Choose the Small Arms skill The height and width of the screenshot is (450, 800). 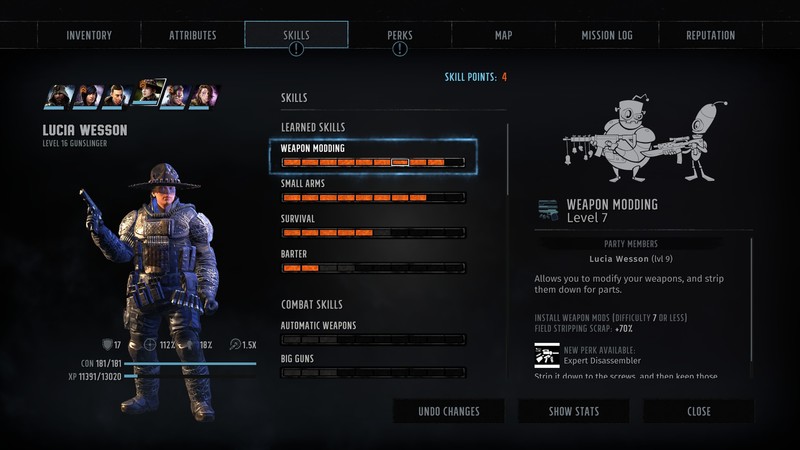373,190
